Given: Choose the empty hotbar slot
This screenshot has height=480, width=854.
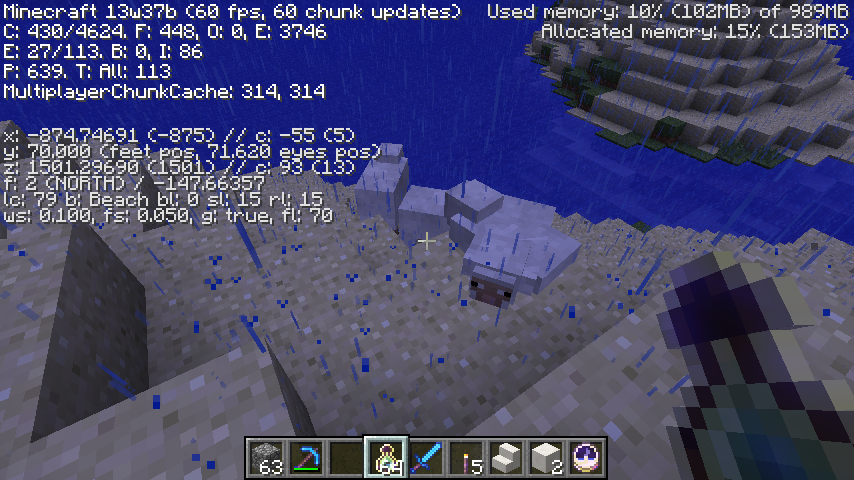Looking at the screenshot, I should coord(346,457).
